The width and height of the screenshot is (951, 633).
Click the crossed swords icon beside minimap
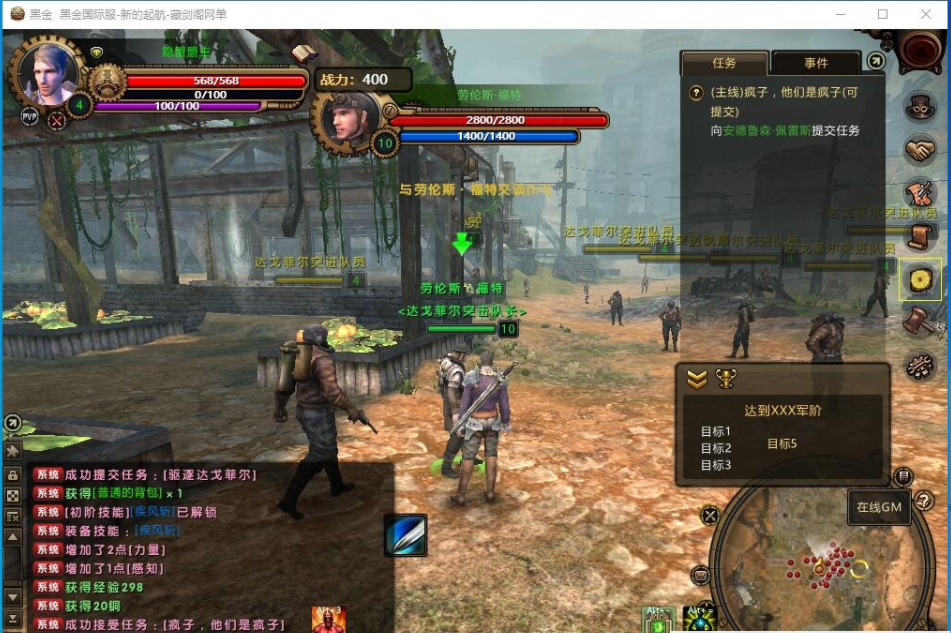pyautogui.click(x=710, y=516)
